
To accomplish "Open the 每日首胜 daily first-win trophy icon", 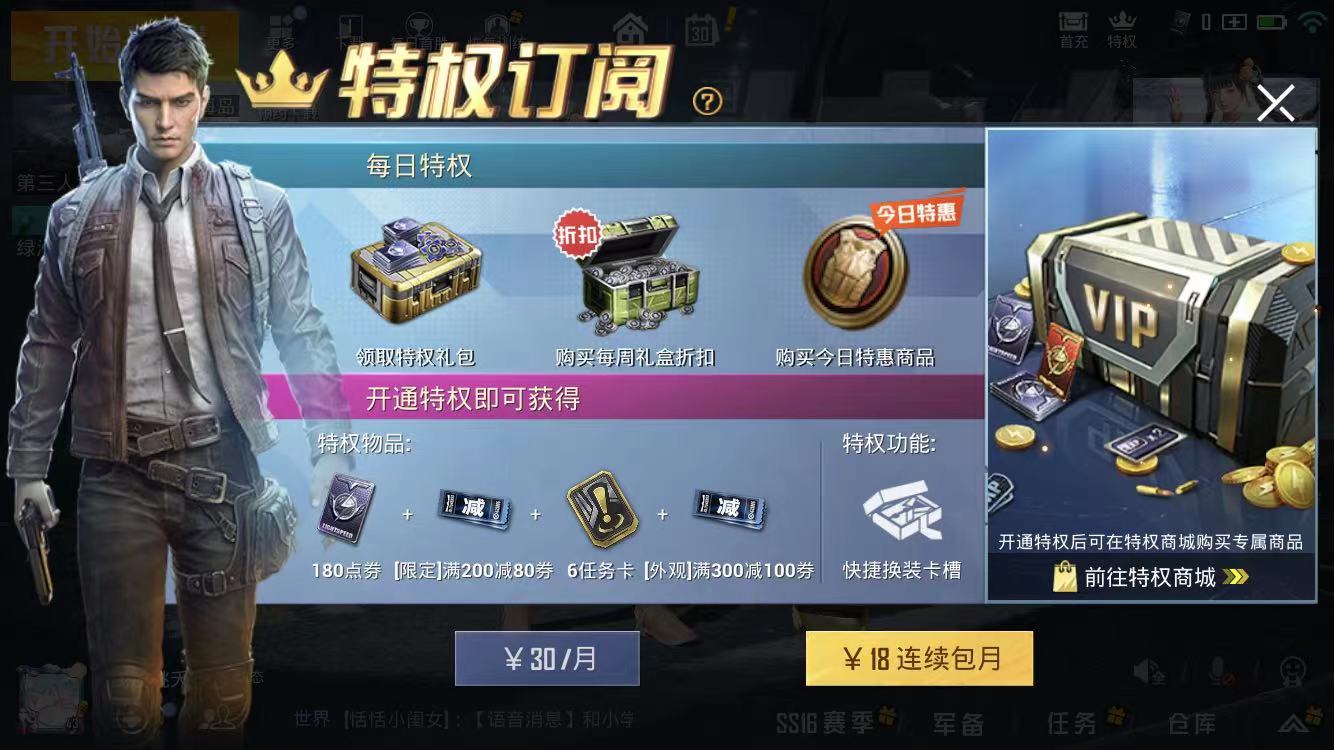I will (420, 25).
